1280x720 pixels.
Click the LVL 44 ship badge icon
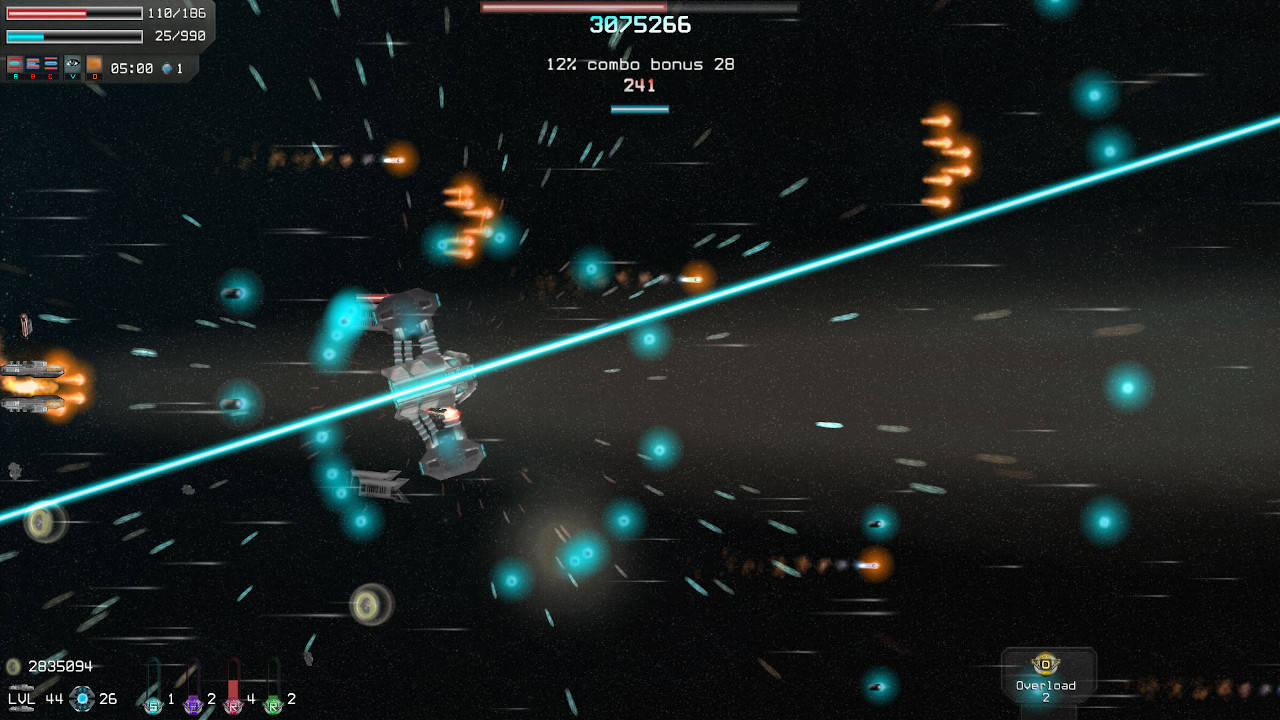coord(82,700)
